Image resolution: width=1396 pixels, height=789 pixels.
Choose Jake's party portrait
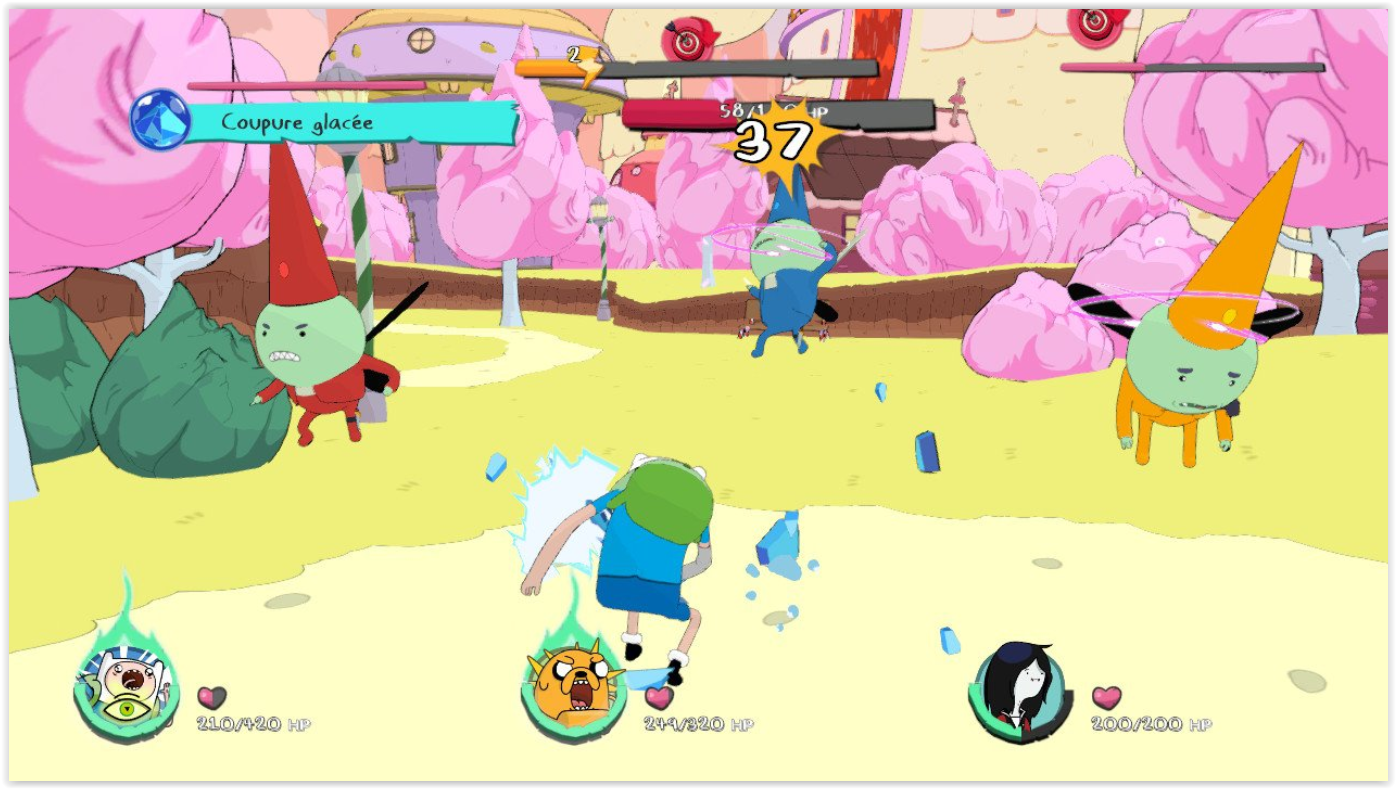coord(571,687)
